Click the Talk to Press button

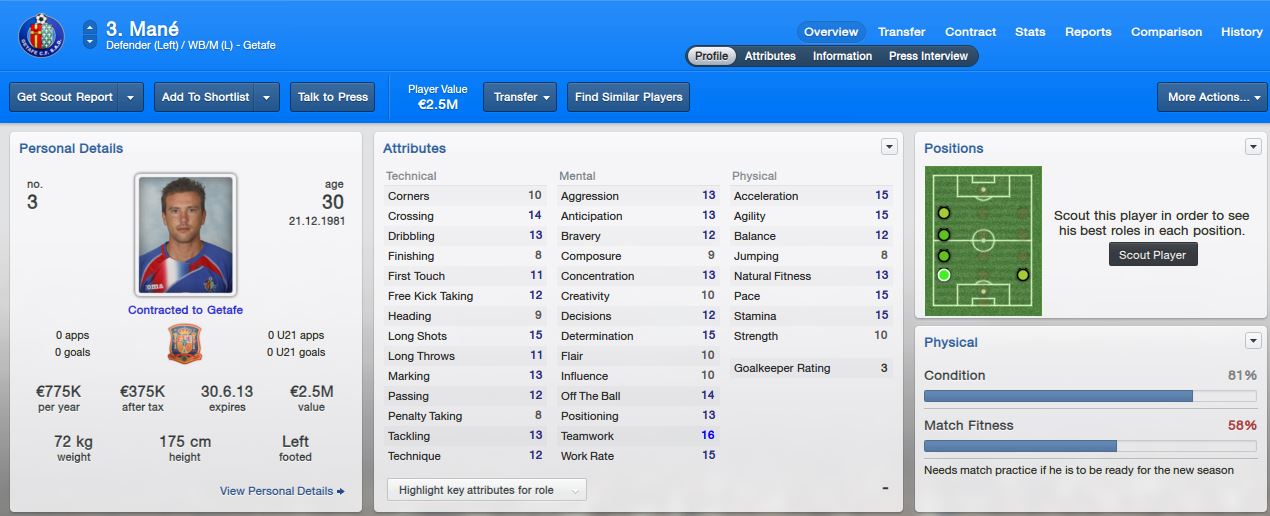click(x=332, y=97)
